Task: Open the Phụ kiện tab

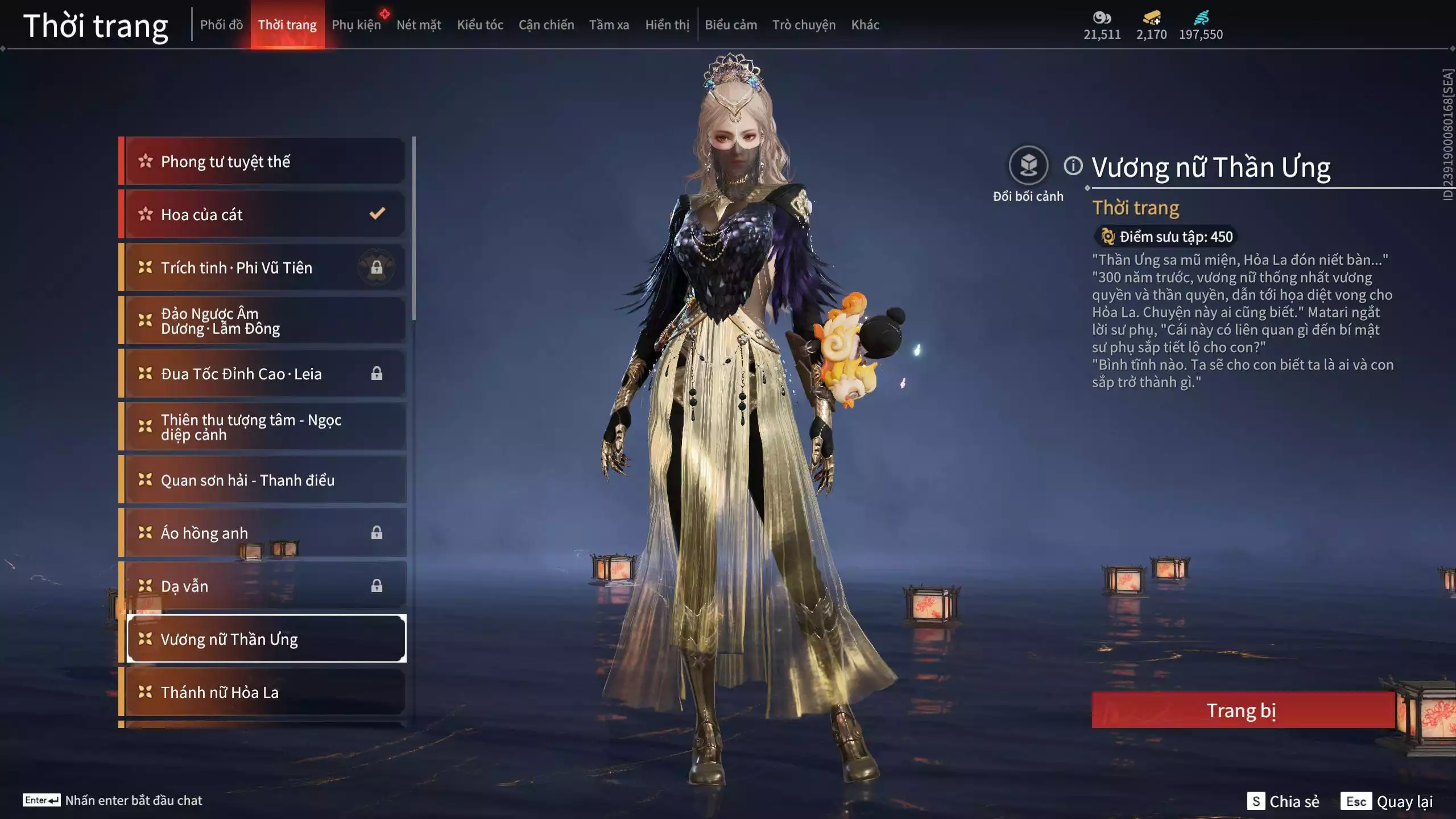Action: (356, 25)
